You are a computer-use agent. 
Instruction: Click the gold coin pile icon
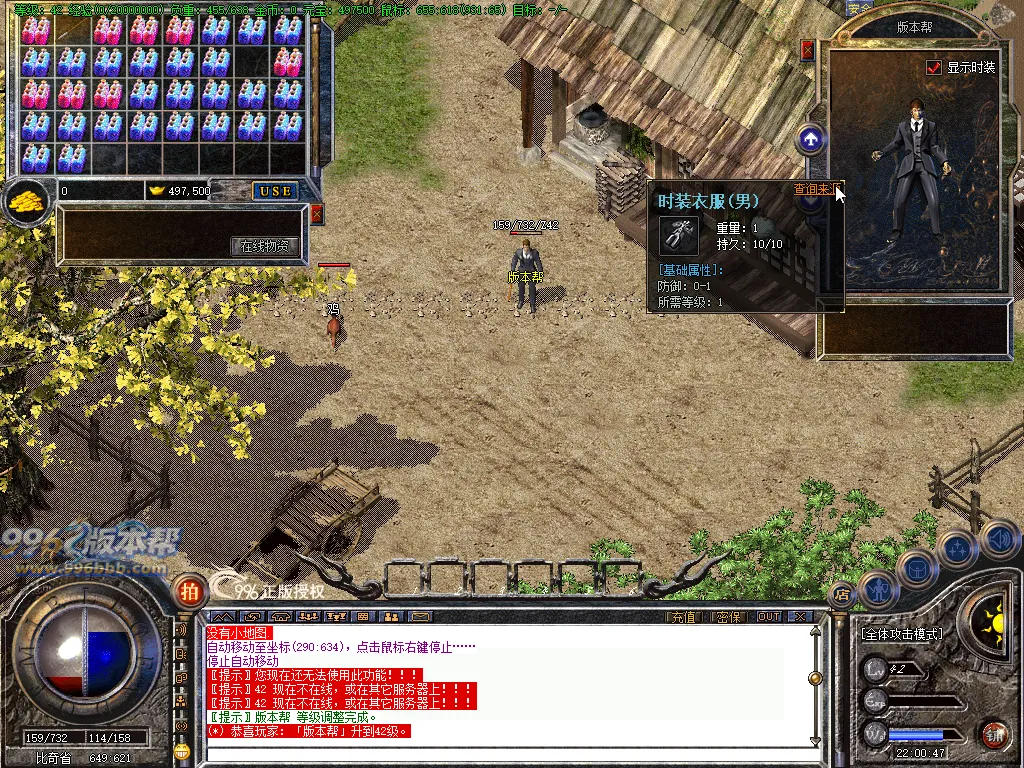point(27,200)
